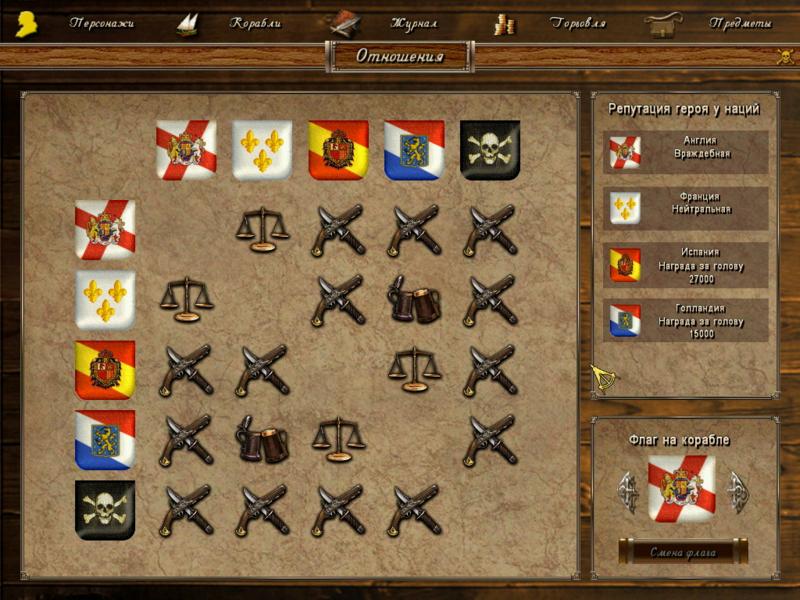
Task: Click the pirate flag in the top row
Action: click(490, 150)
